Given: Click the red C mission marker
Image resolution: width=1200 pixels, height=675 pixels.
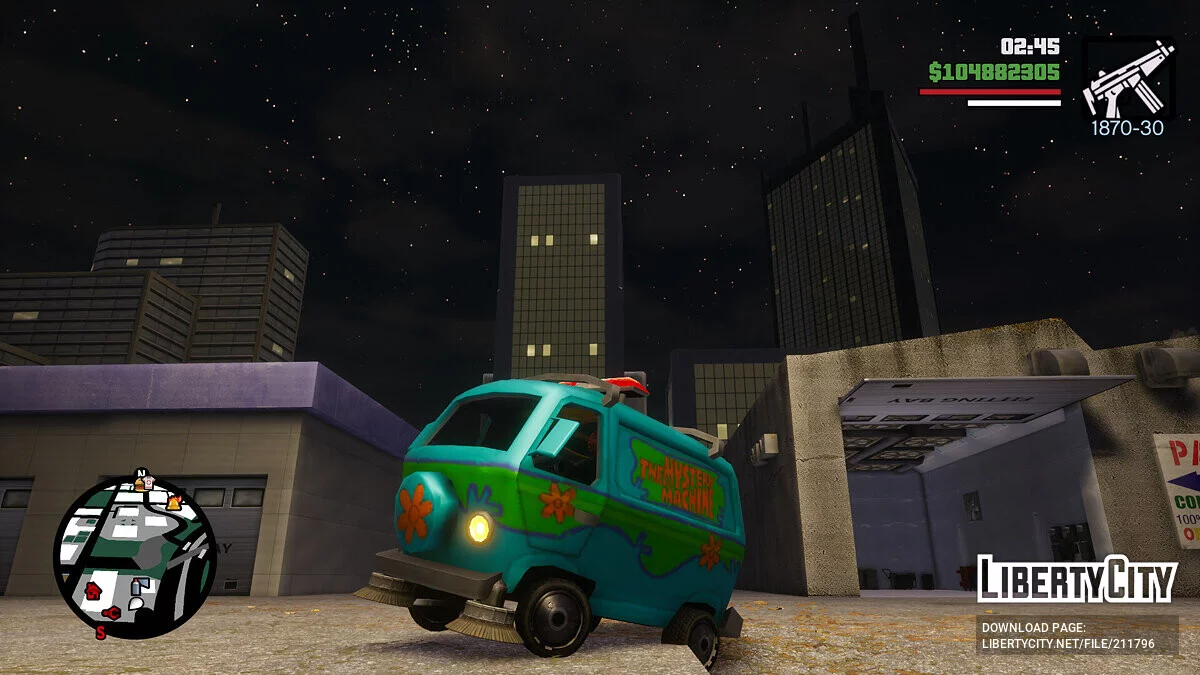Looking at the screenshot, I should (111, 612).
